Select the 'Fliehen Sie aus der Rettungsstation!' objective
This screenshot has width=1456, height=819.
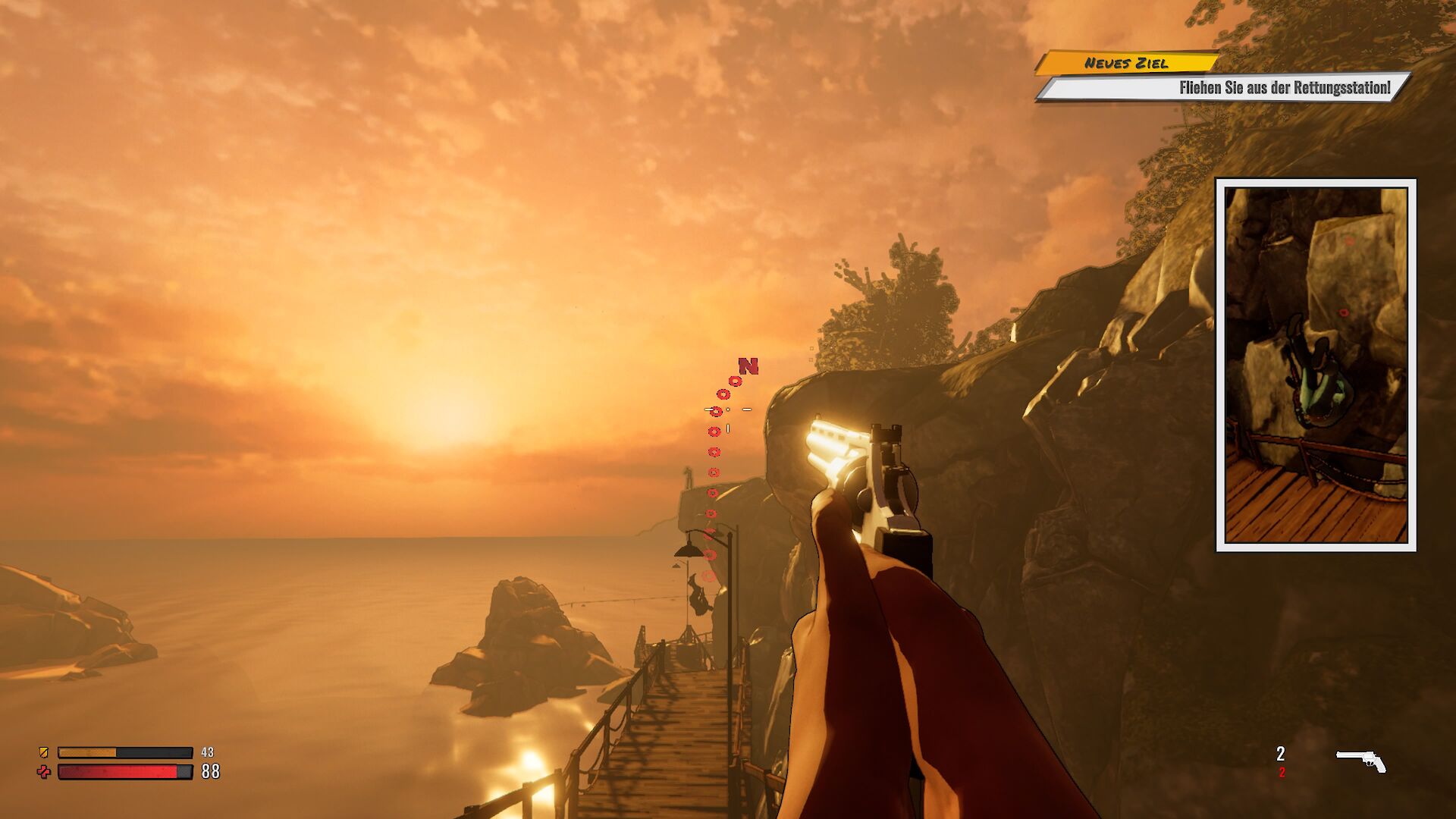[x=1284, y=88]
